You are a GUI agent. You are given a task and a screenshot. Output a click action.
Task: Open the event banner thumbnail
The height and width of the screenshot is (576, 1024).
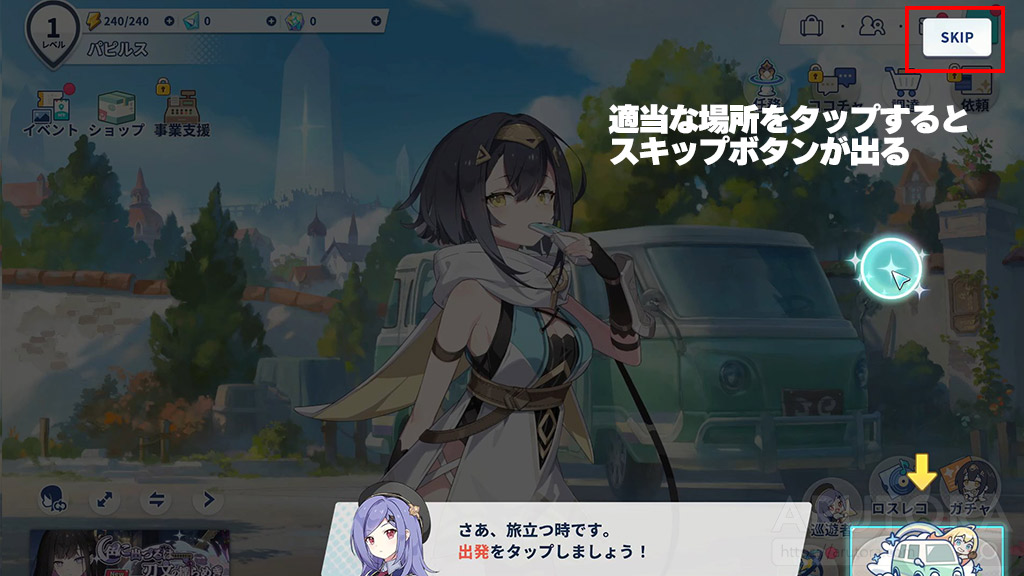pyautogui.click(x=130, y=554)
